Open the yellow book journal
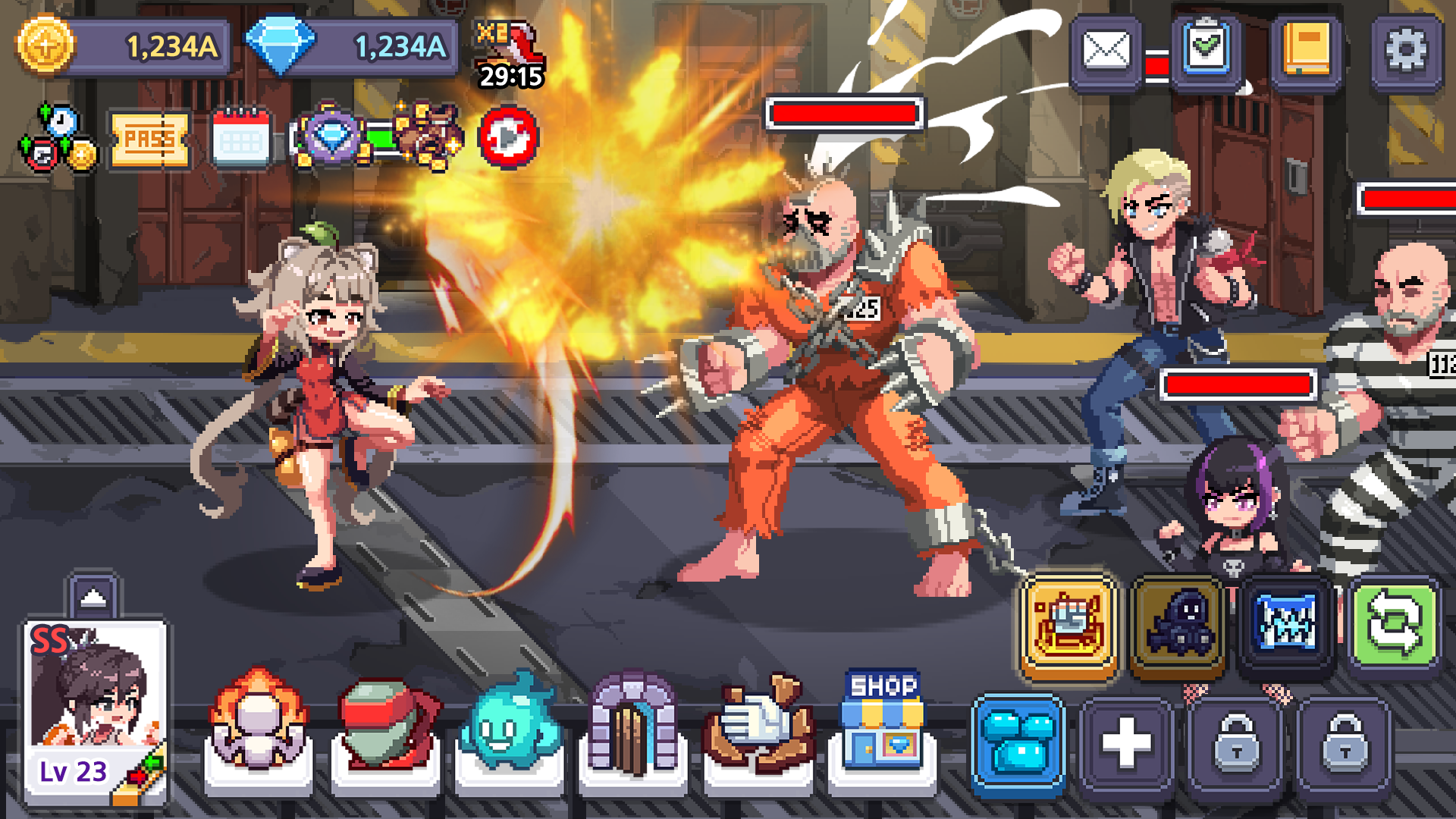The image size is (1456, 819). [1307, 51]
